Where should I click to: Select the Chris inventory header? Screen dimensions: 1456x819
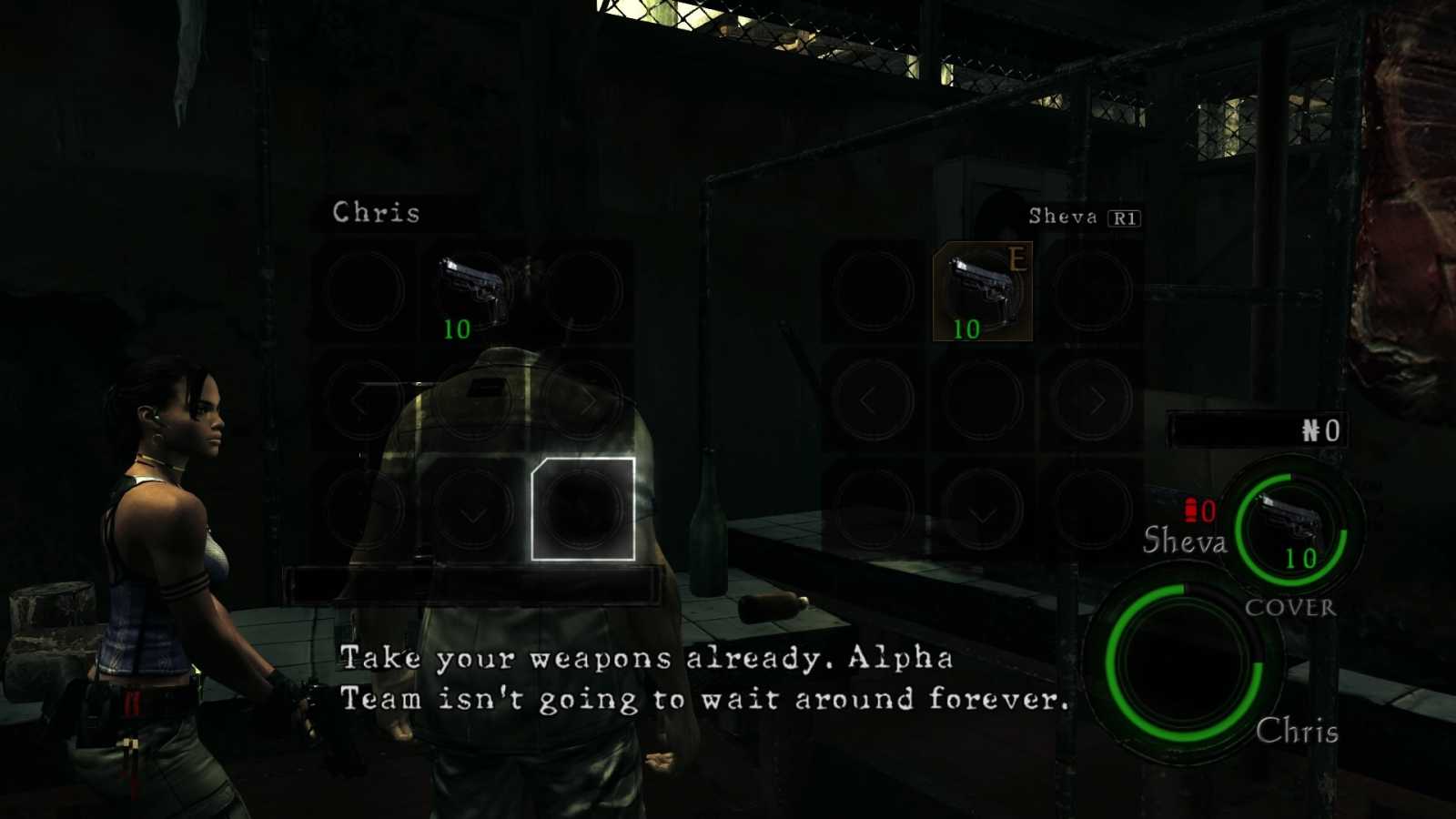375,213
